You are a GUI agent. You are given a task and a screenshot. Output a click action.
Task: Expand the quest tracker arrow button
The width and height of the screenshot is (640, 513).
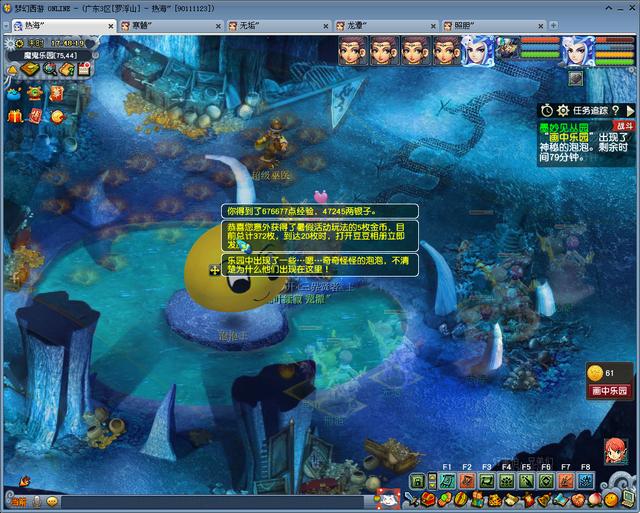[629, 110]
